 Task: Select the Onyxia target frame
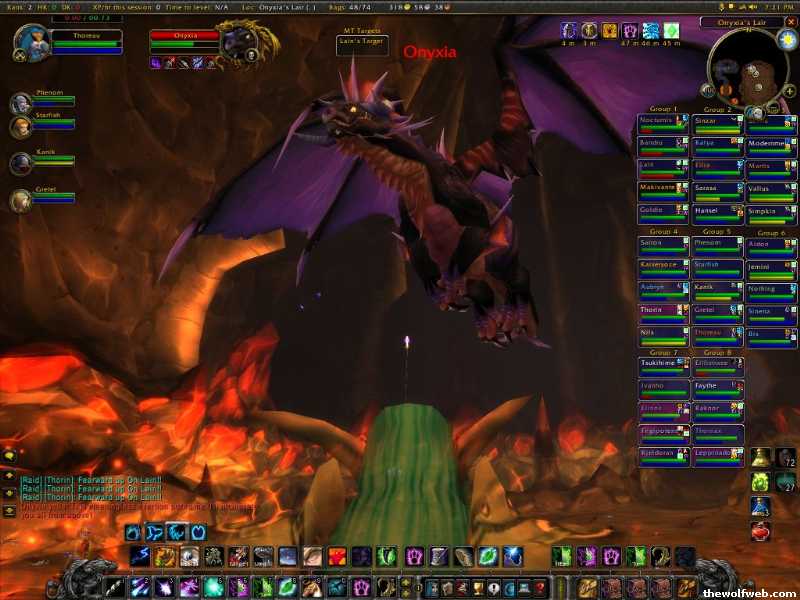pos(184,38)
